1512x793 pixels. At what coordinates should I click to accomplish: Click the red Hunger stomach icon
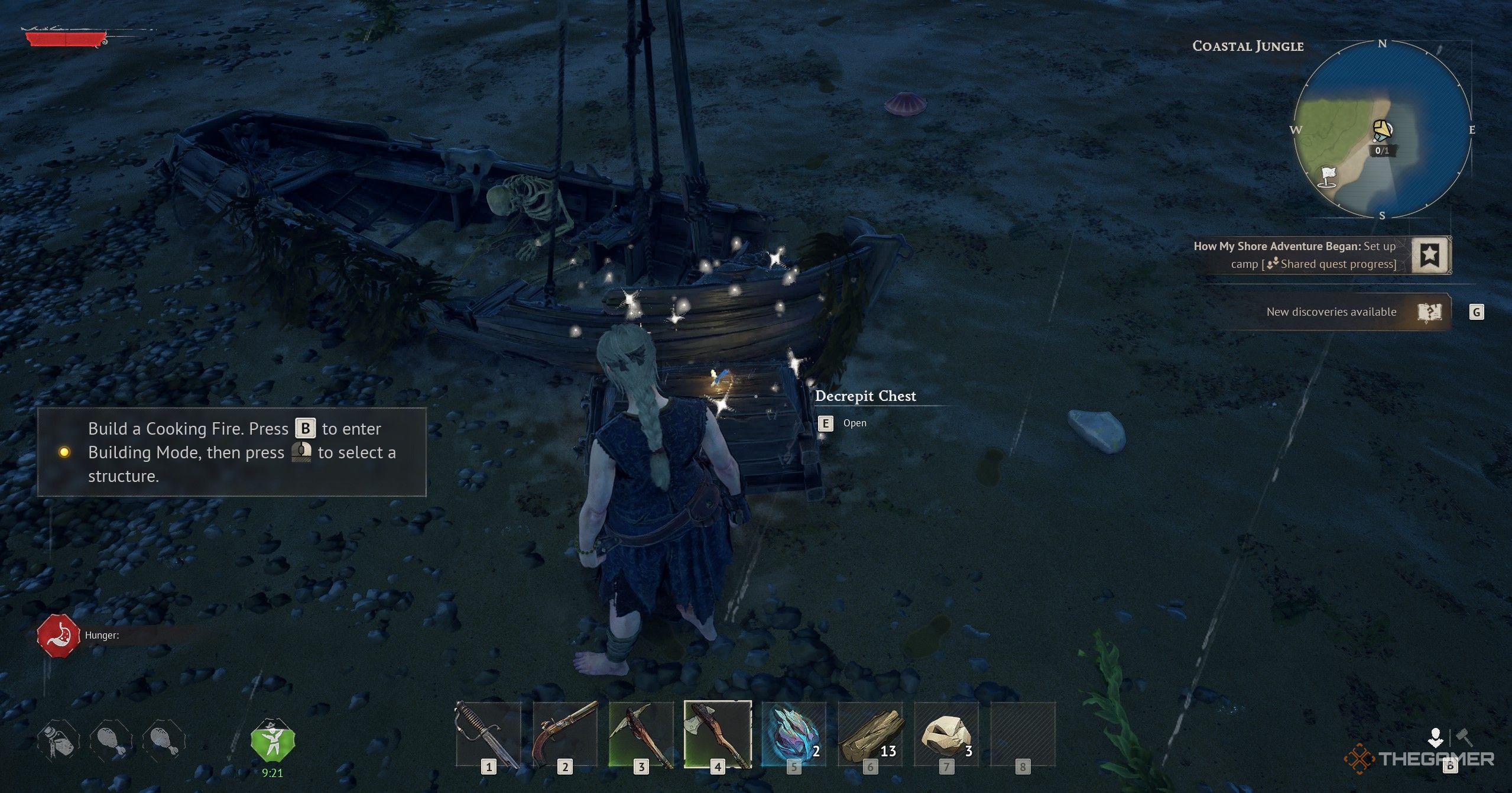(x=59, y=636)
